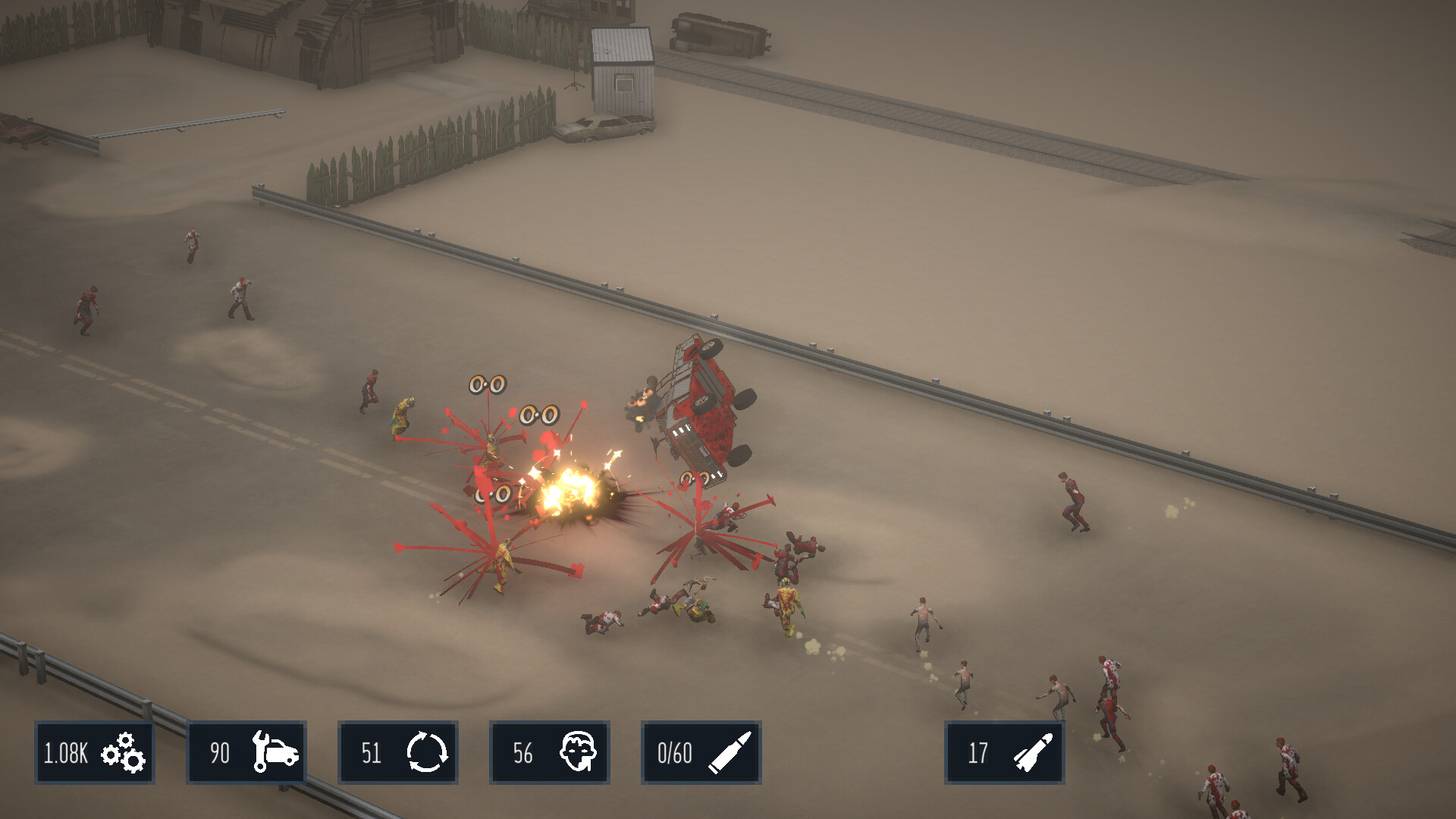Click the 17 rockets counter panel
The width and height of the screenshot is (1456, 819).
click(x=1004, y=753)
